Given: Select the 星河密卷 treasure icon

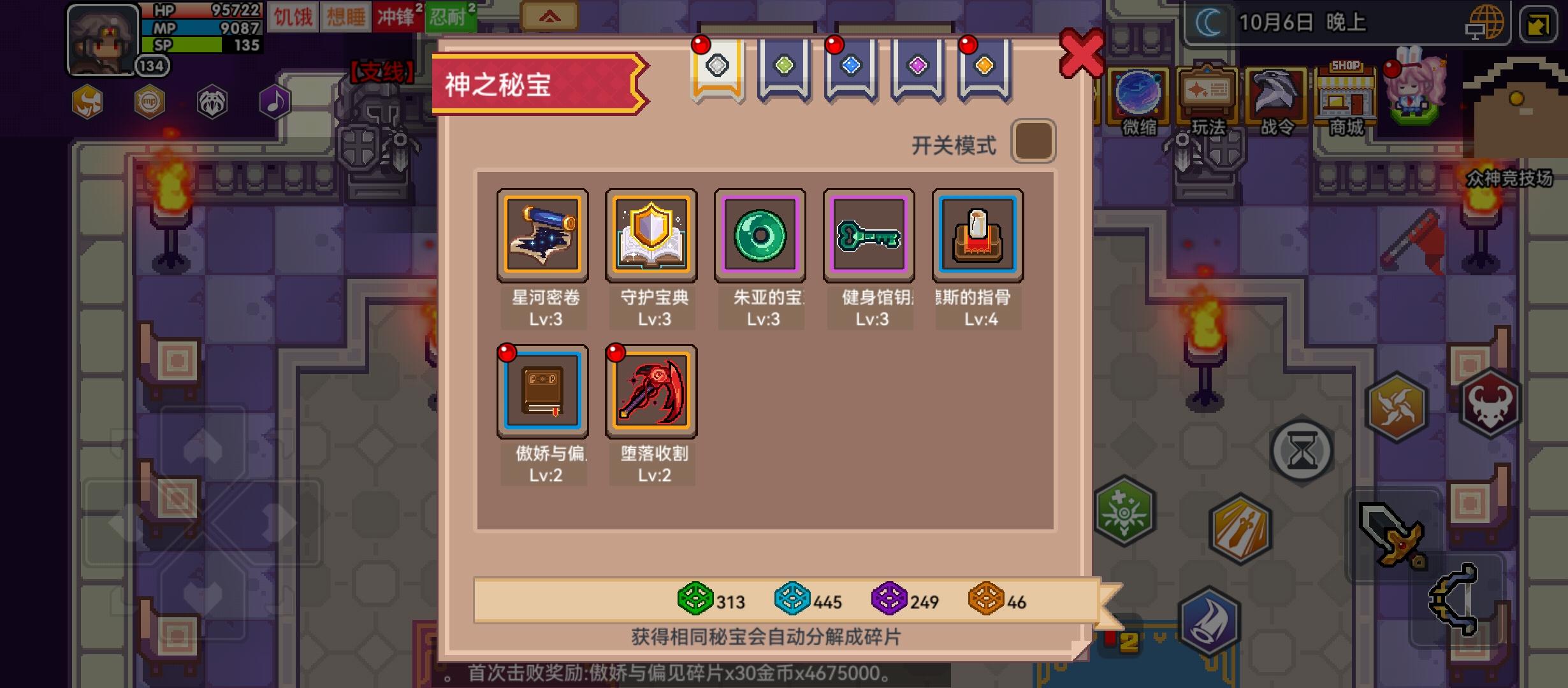Looking at the screenshot, I should (543, 234).
